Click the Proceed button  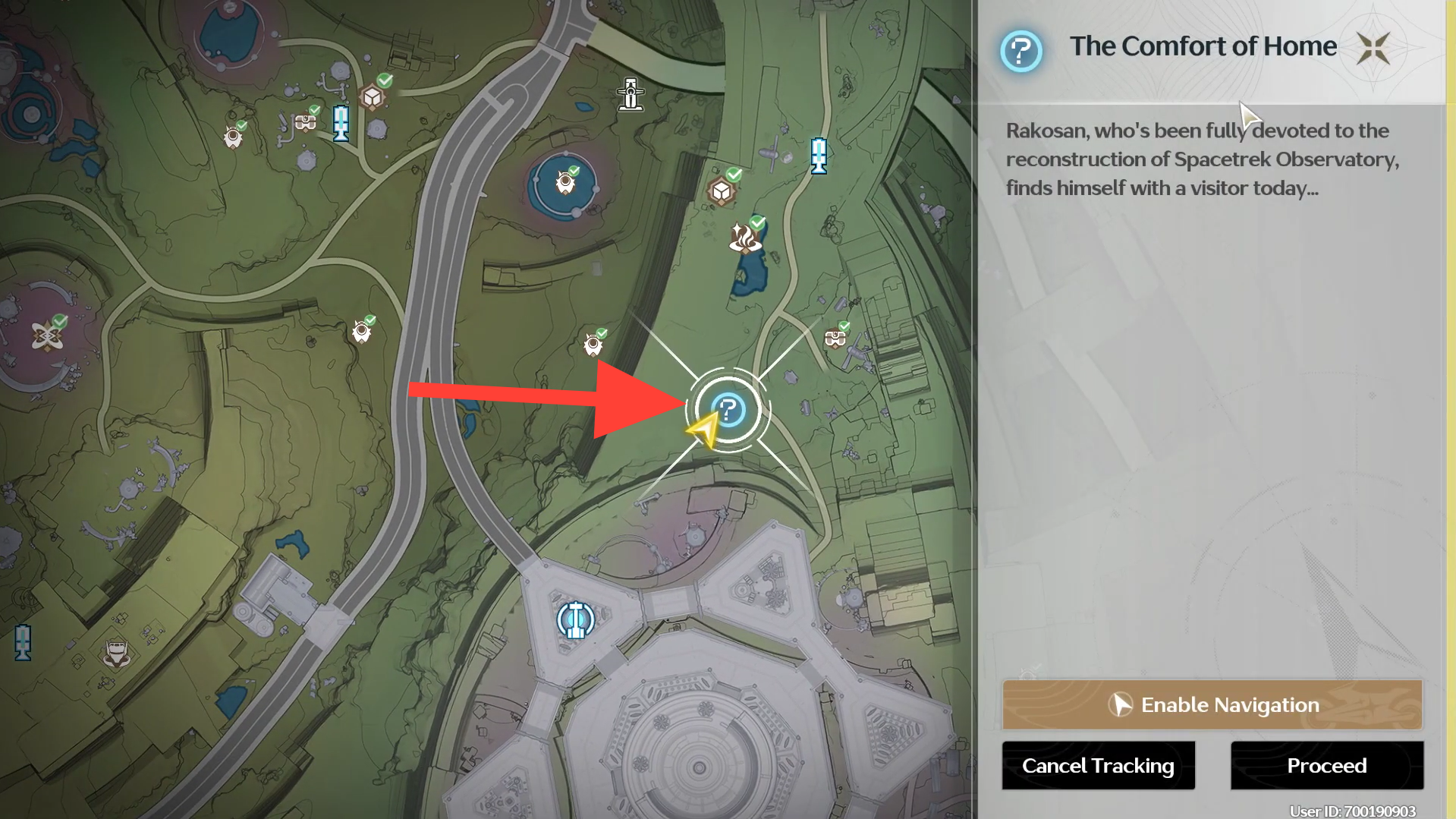tap(1326, 765)
